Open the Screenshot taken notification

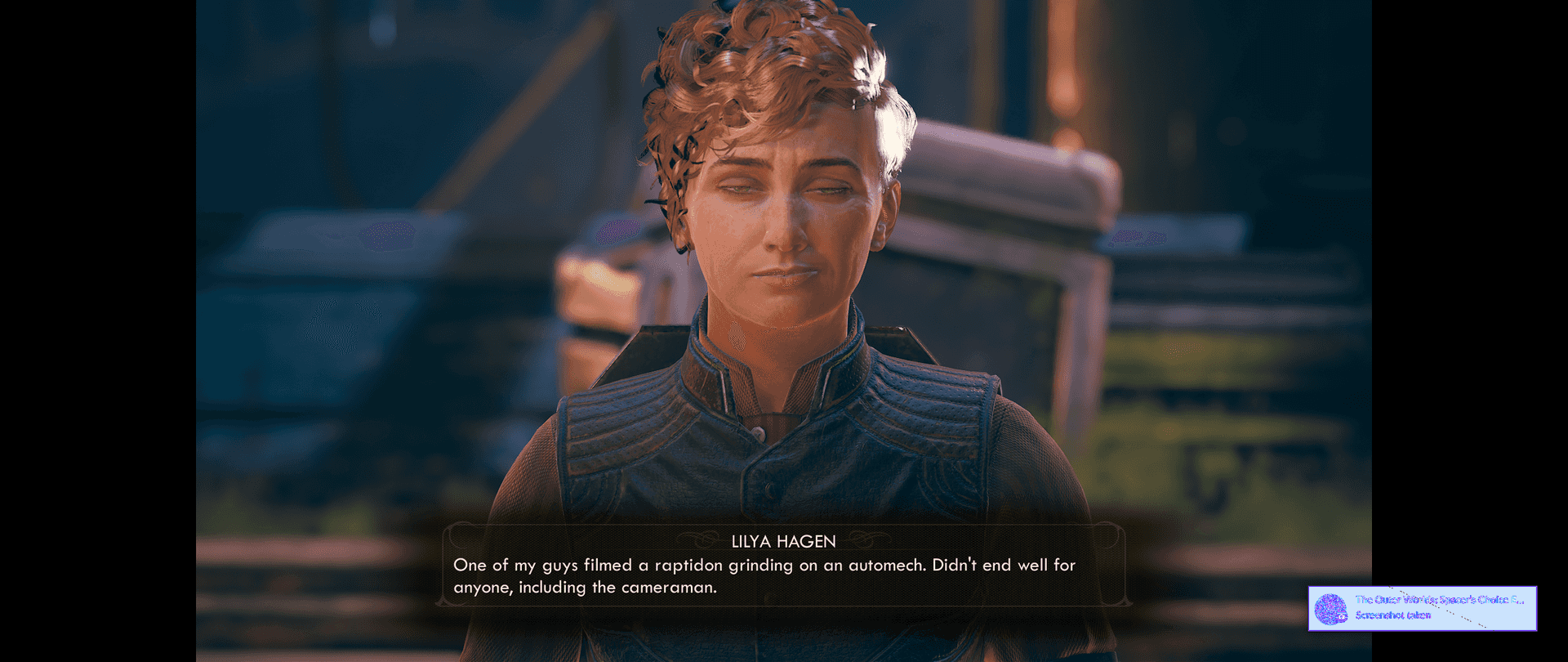point(1422,608)
